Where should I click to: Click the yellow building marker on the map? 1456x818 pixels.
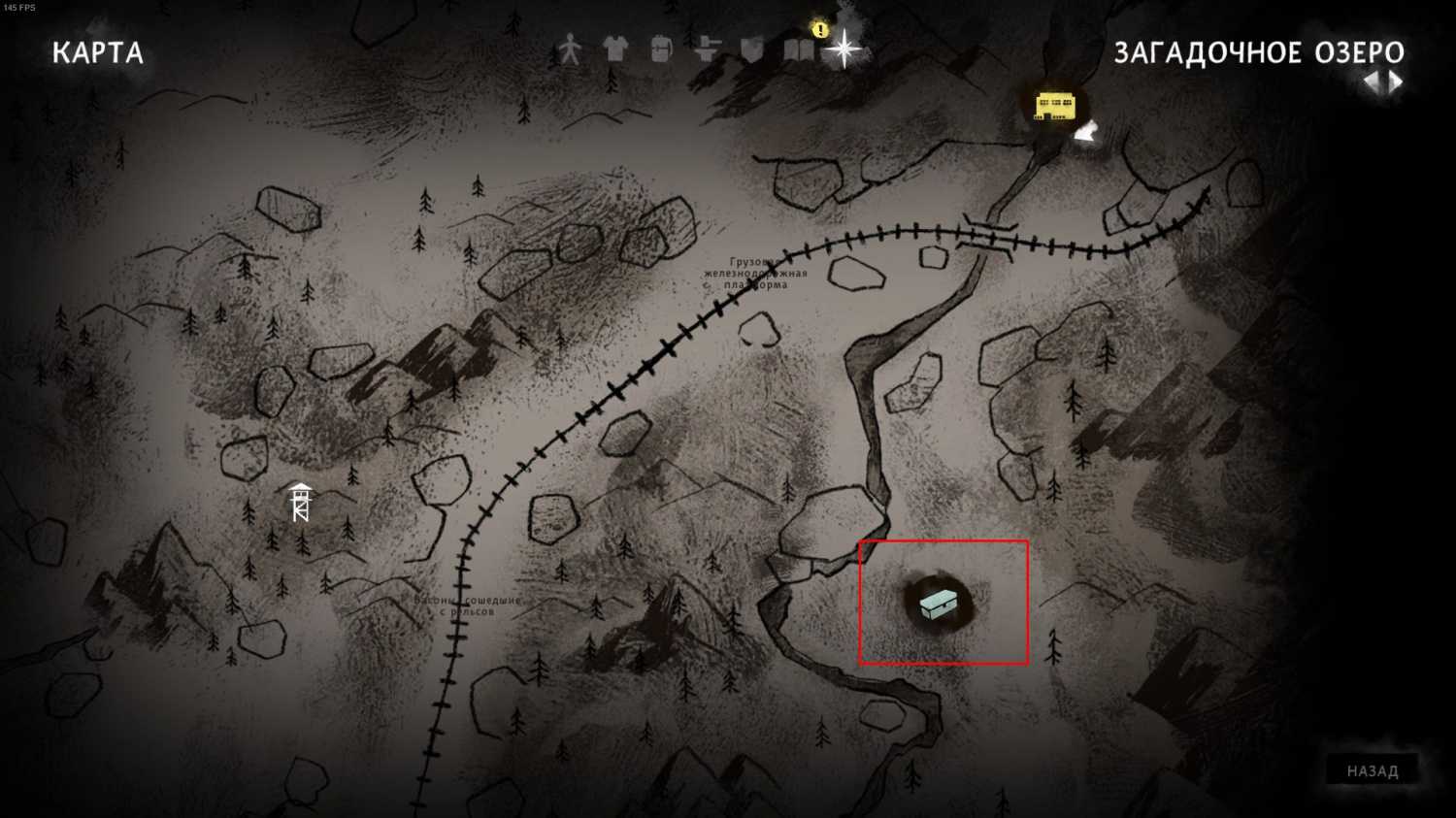point(1054,106)
